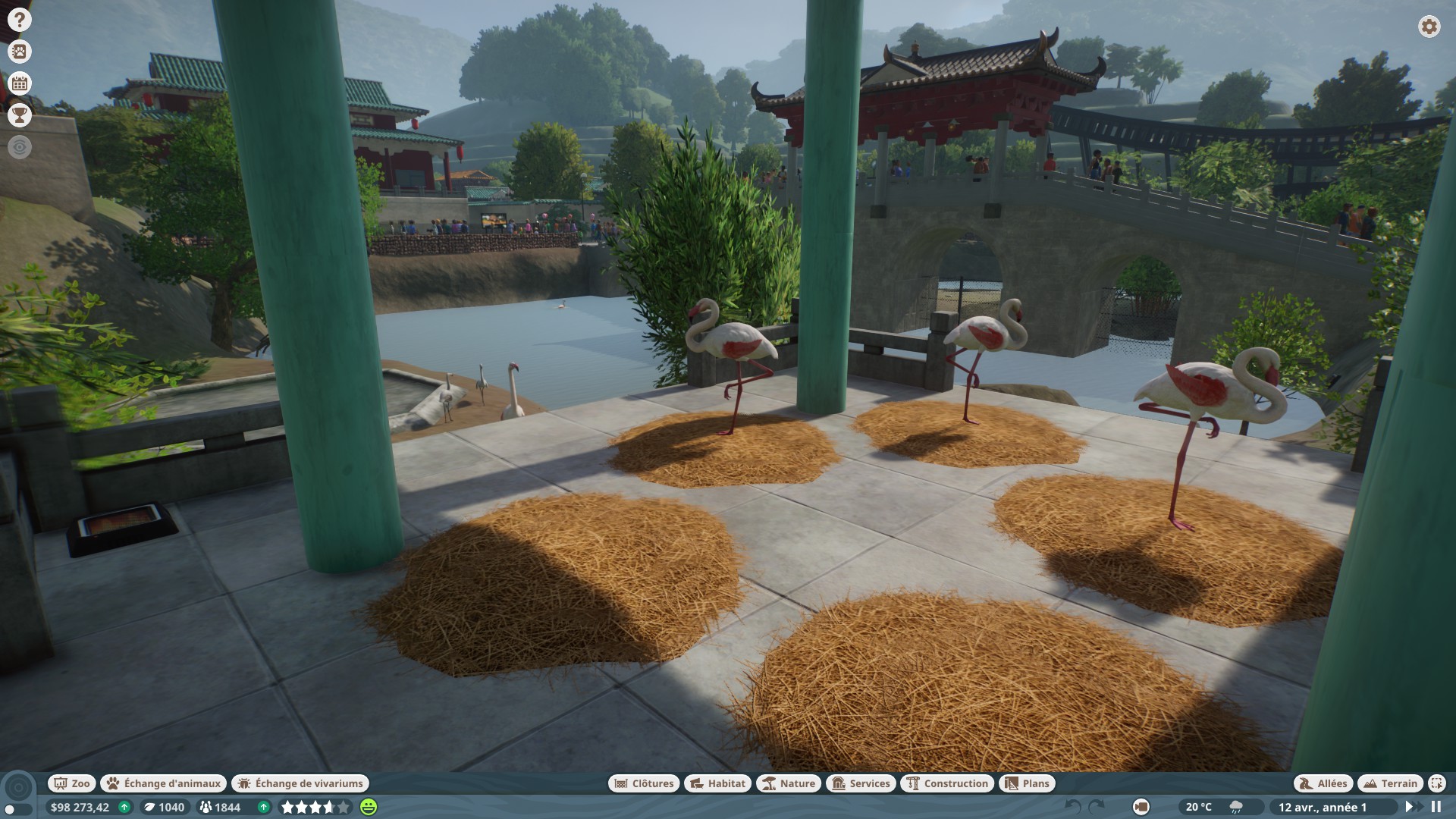Activate the dashed-square multi-select tool
Screen dimensions: 1456x819
click(x=1437, y=783)
